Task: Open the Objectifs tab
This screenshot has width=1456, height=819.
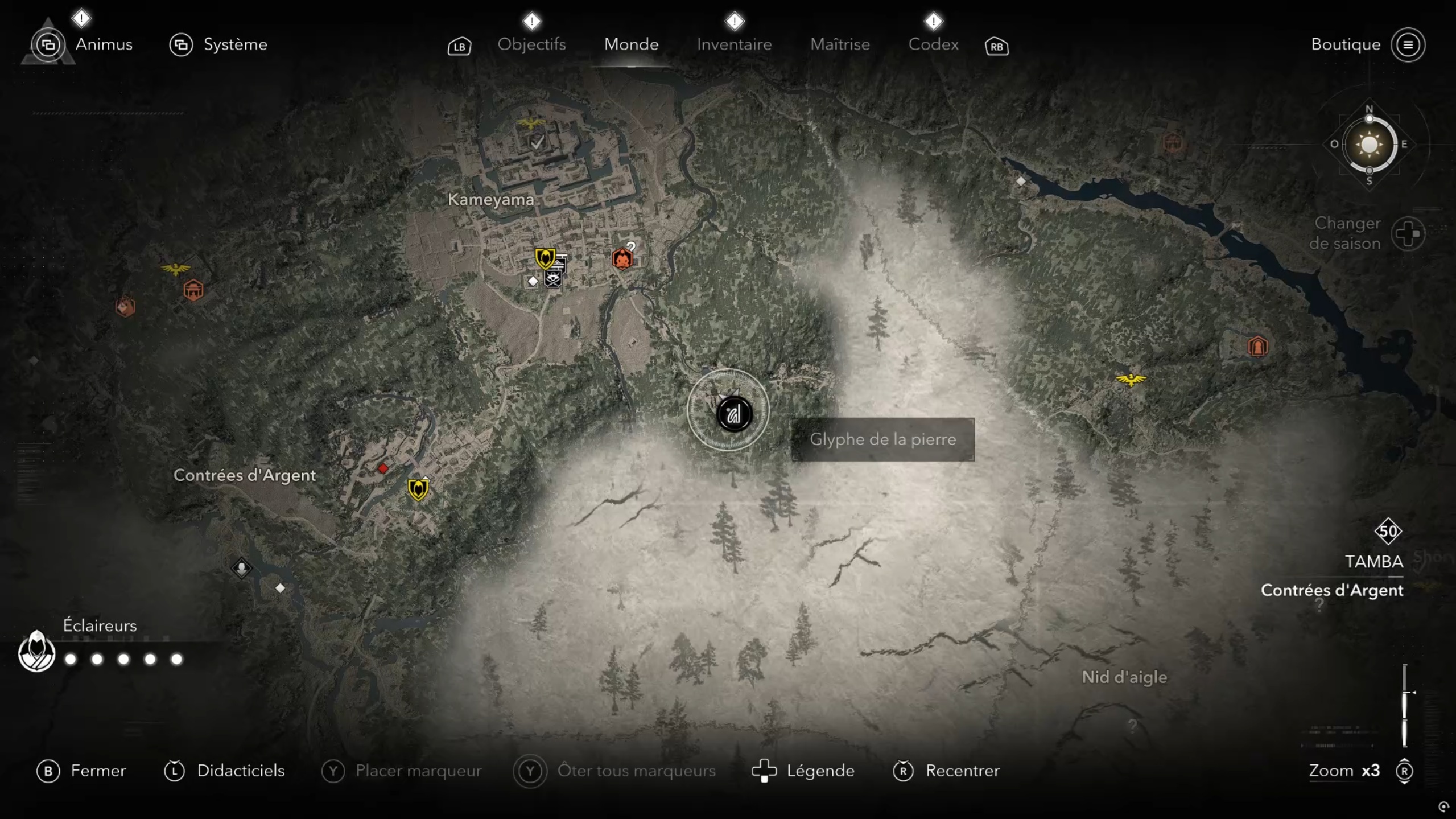Action: 531,44
